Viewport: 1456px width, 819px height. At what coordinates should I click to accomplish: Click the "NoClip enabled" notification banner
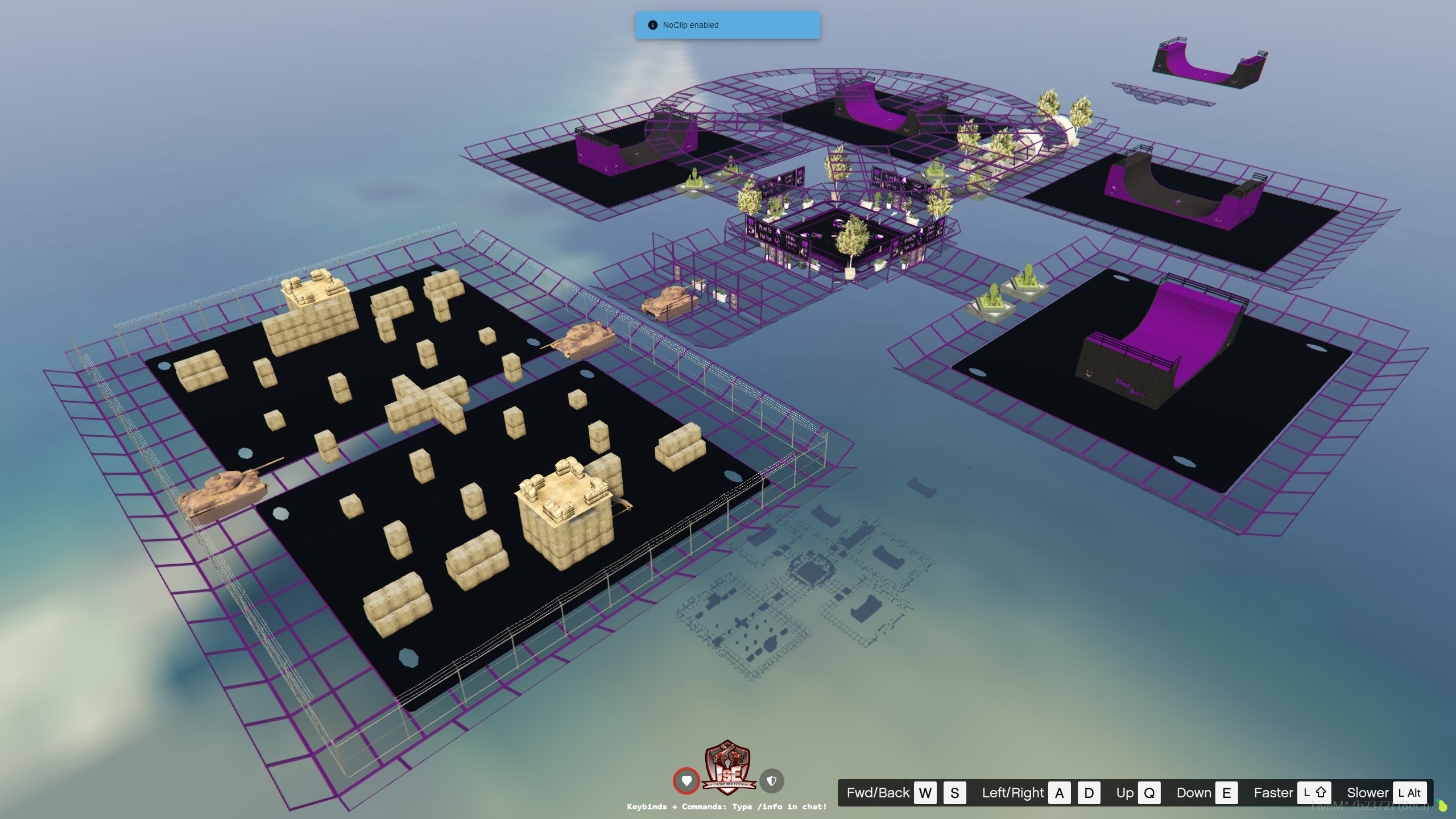point(727,25)
